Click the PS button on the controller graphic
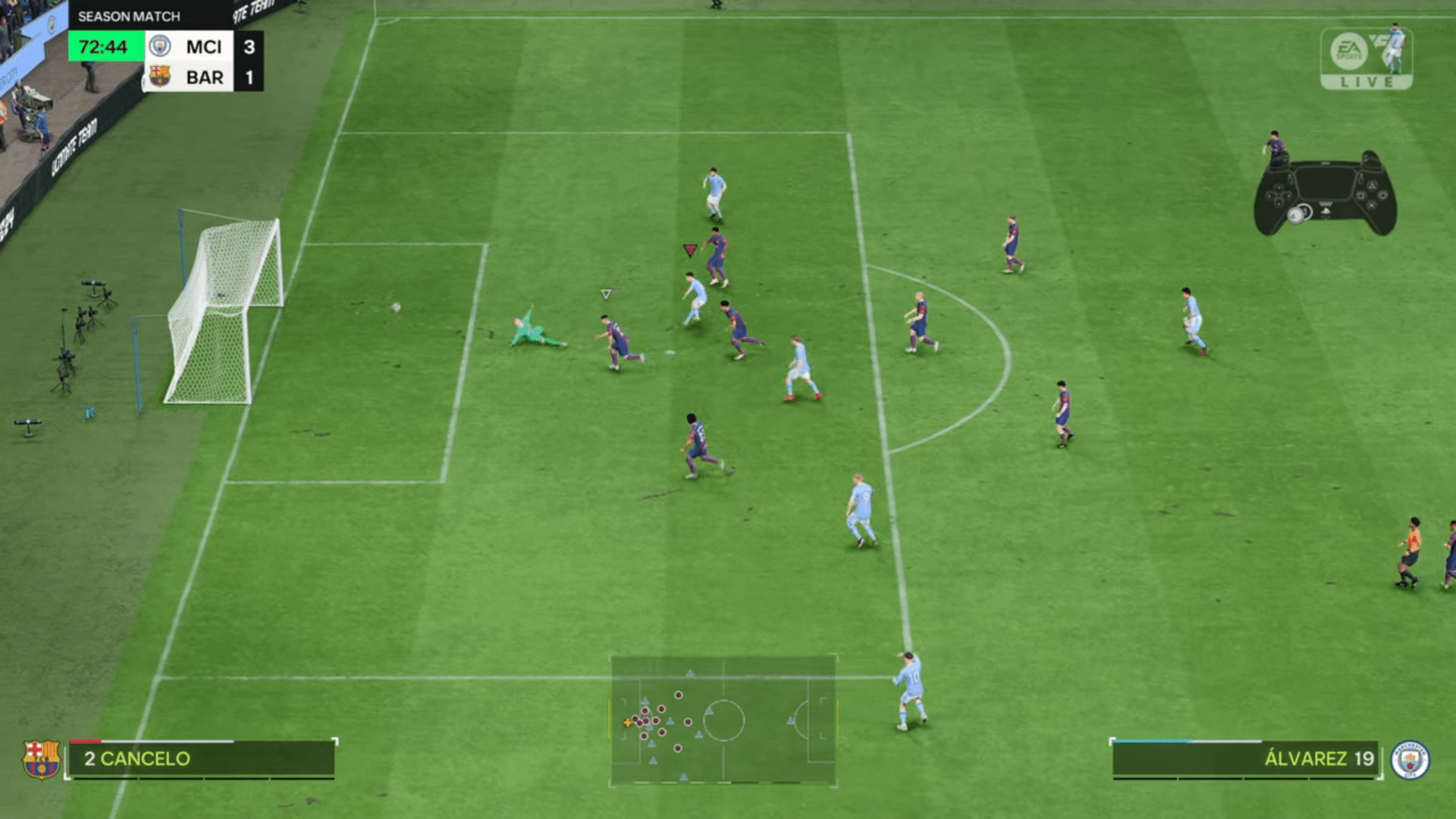 pyautogui.click(x=1326, y=211)
